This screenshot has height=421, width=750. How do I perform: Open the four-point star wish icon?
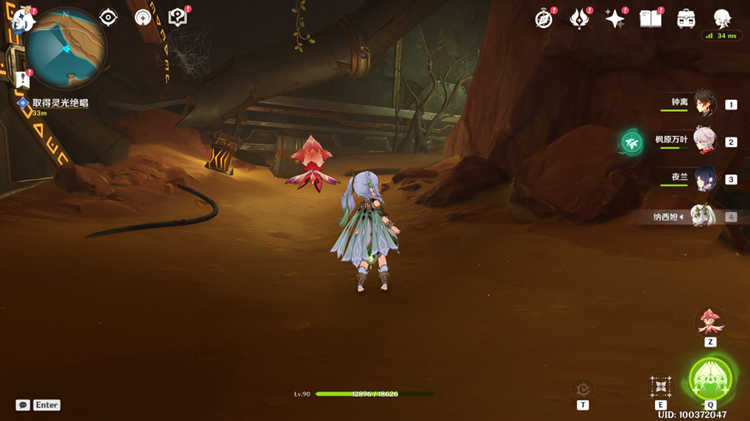point(615,18)
